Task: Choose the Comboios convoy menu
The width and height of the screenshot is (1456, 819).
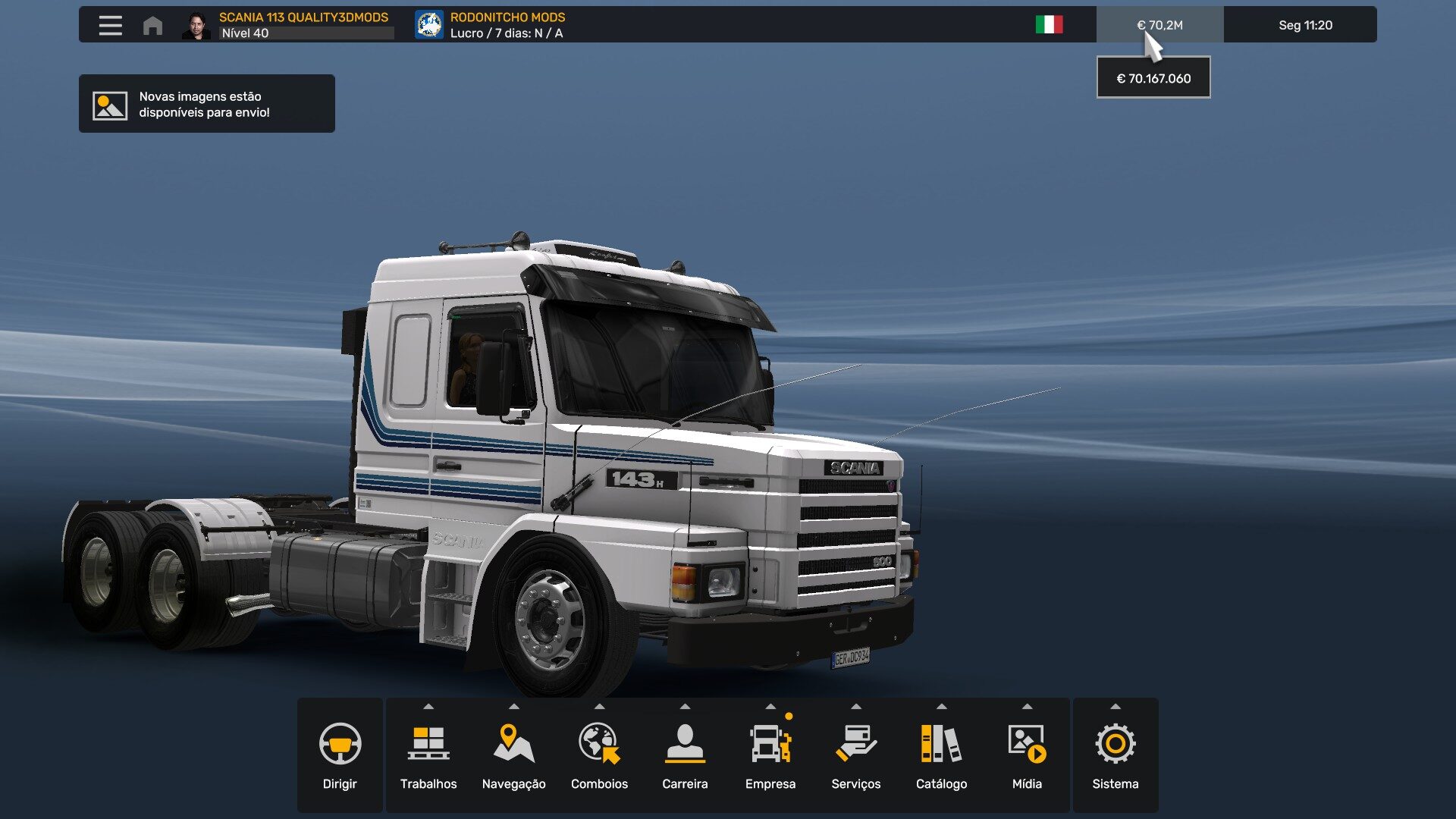Action: point(599,755)
